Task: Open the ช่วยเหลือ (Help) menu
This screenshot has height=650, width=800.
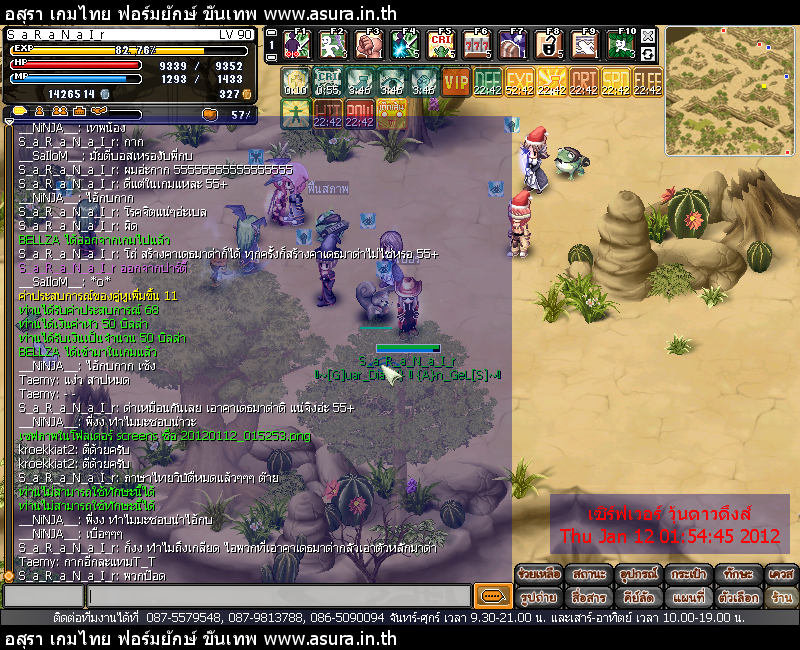Action: coord(538,574)
